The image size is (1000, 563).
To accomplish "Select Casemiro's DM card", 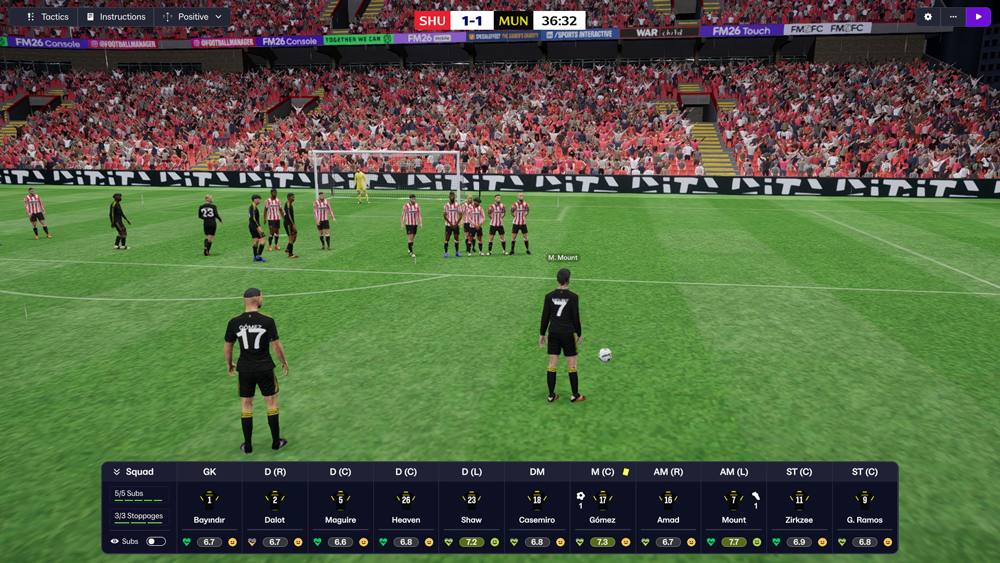I will point(537,508).
